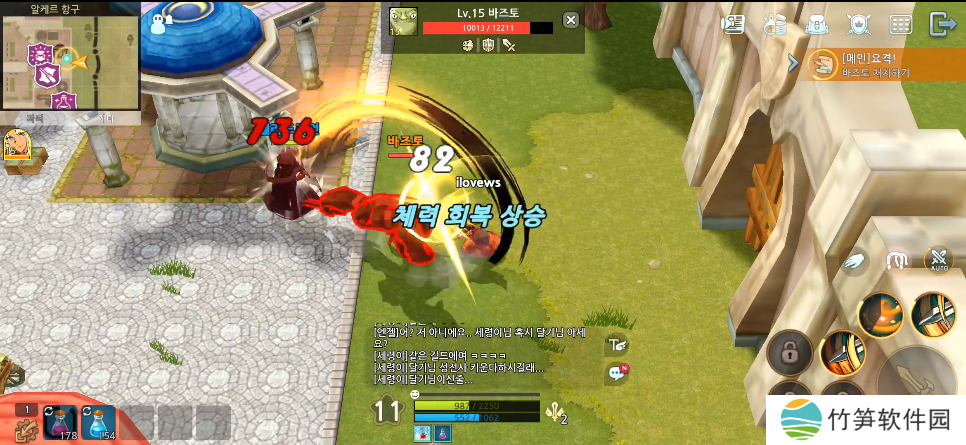The height and width of the screenshot is (445, 966).
Task: Open the potion and coins shop icon
Action: [x=775, y=24]
